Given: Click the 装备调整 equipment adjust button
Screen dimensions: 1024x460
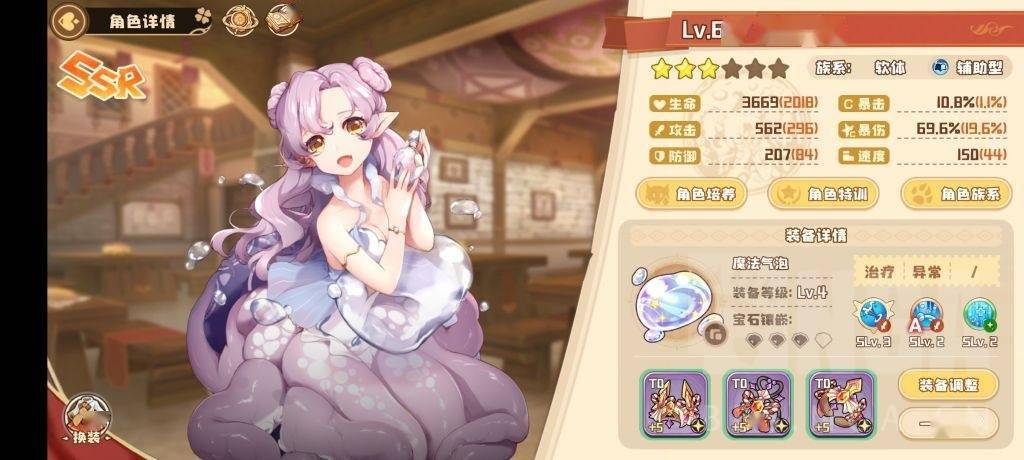Looking at the screenshot, I should pyautogui.click(x=949, y=384).
